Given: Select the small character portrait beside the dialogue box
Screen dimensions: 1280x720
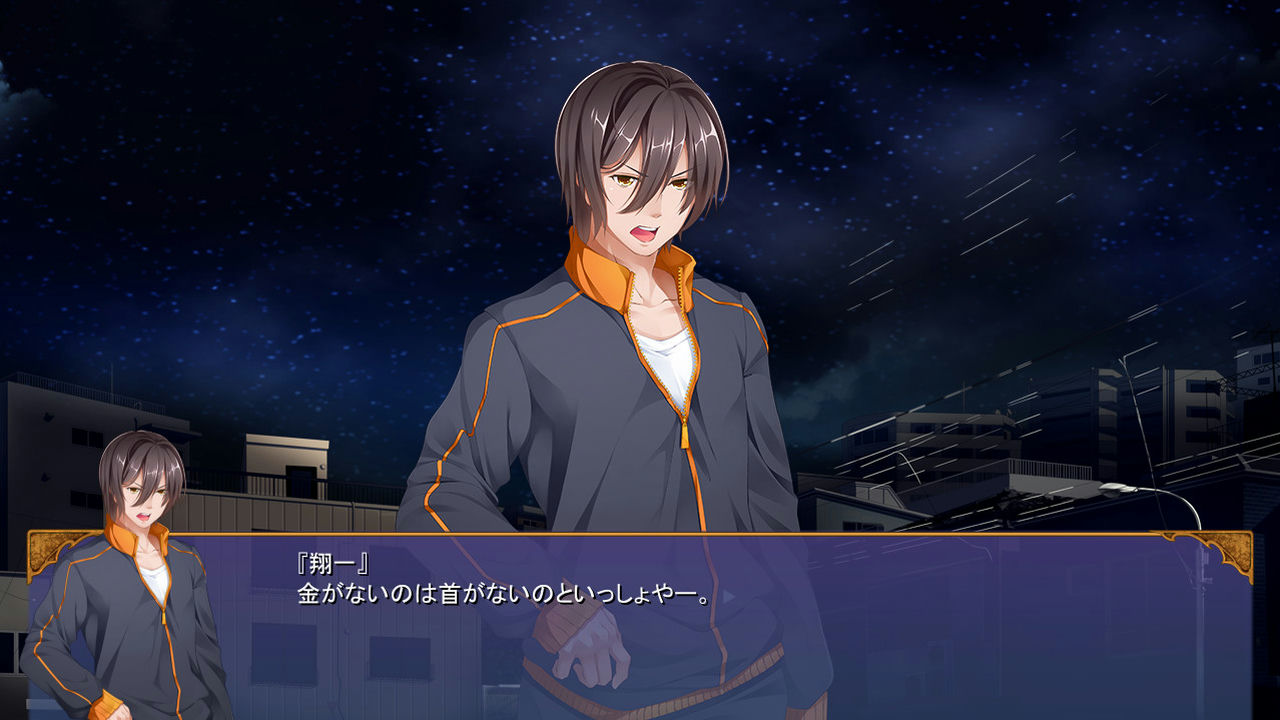Looking at the screenshot, I should pos(140,560).
